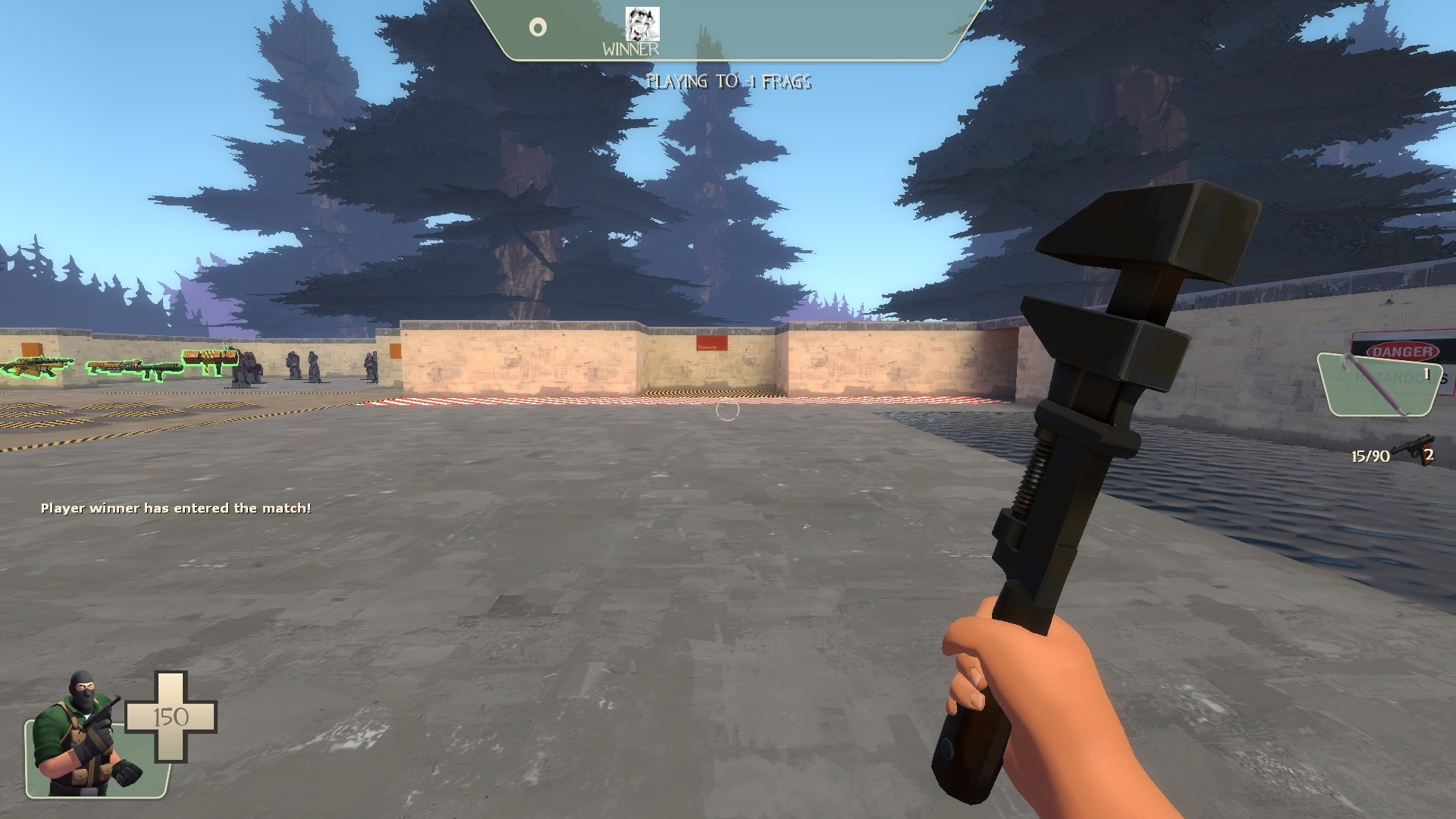Click the glowing yellow sniper rifle pickup
The height and width of the screenshot is (819, 1456).
[x=34, y=366]
